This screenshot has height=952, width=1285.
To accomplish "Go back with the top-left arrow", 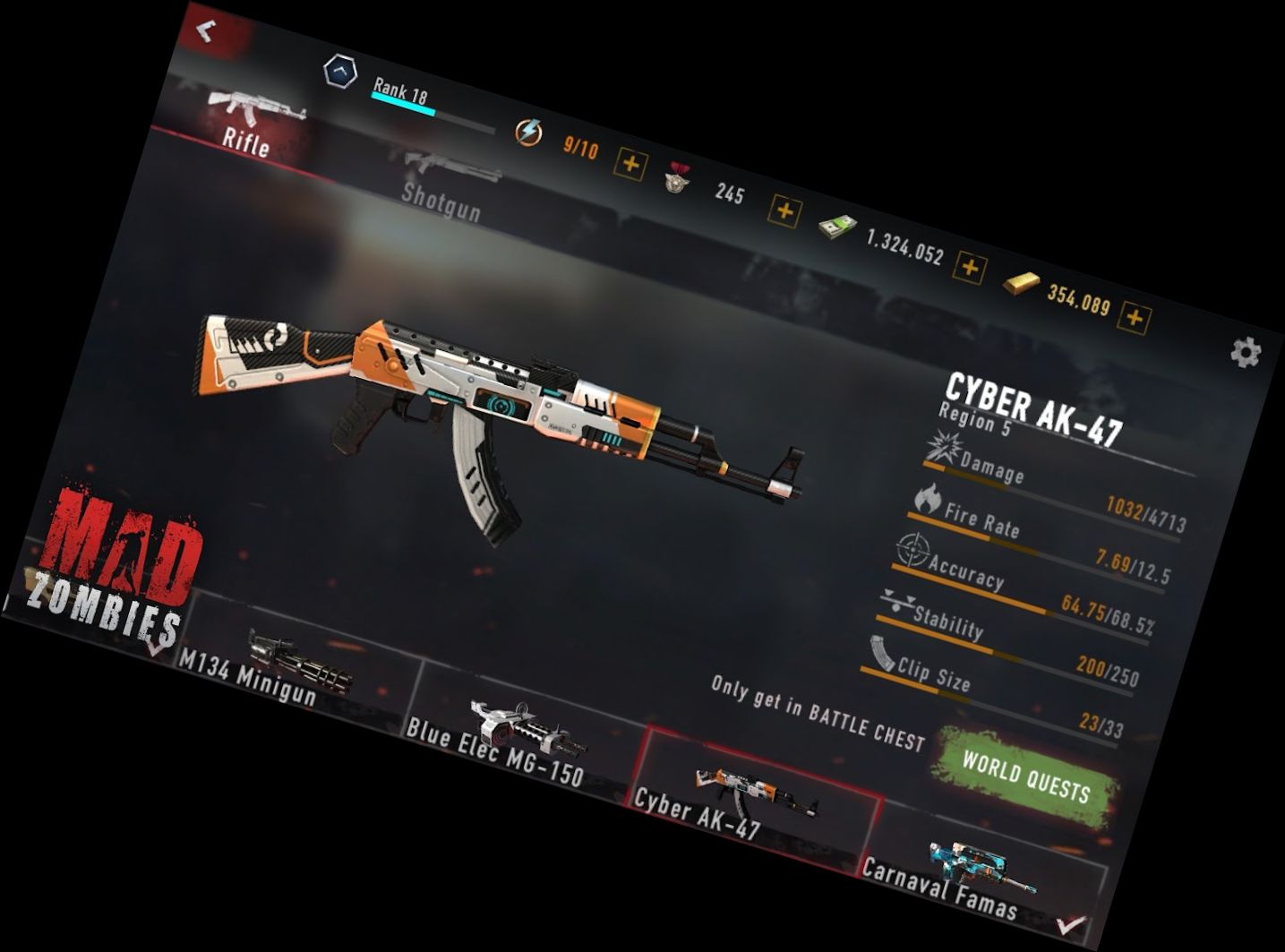I will coord(207,32).
